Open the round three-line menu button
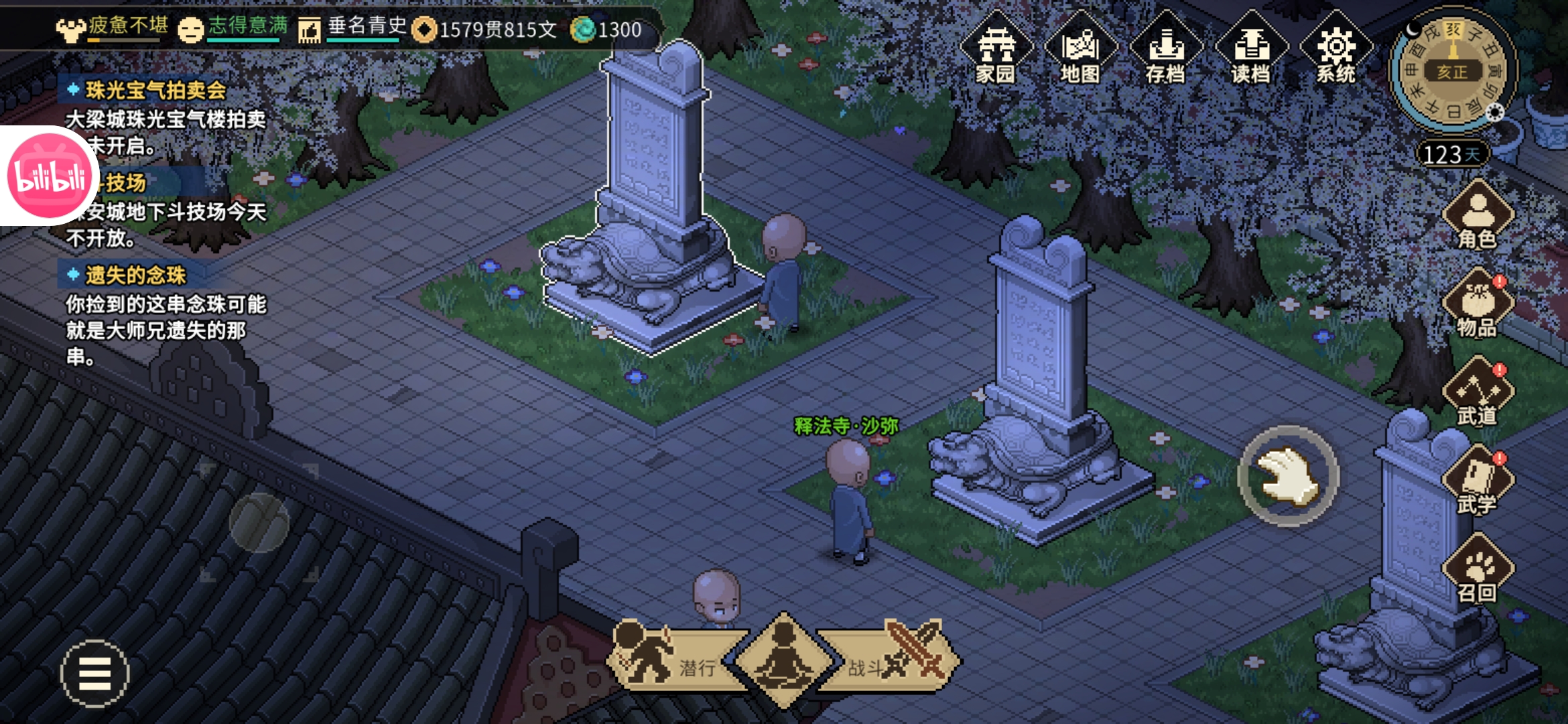 94,674
